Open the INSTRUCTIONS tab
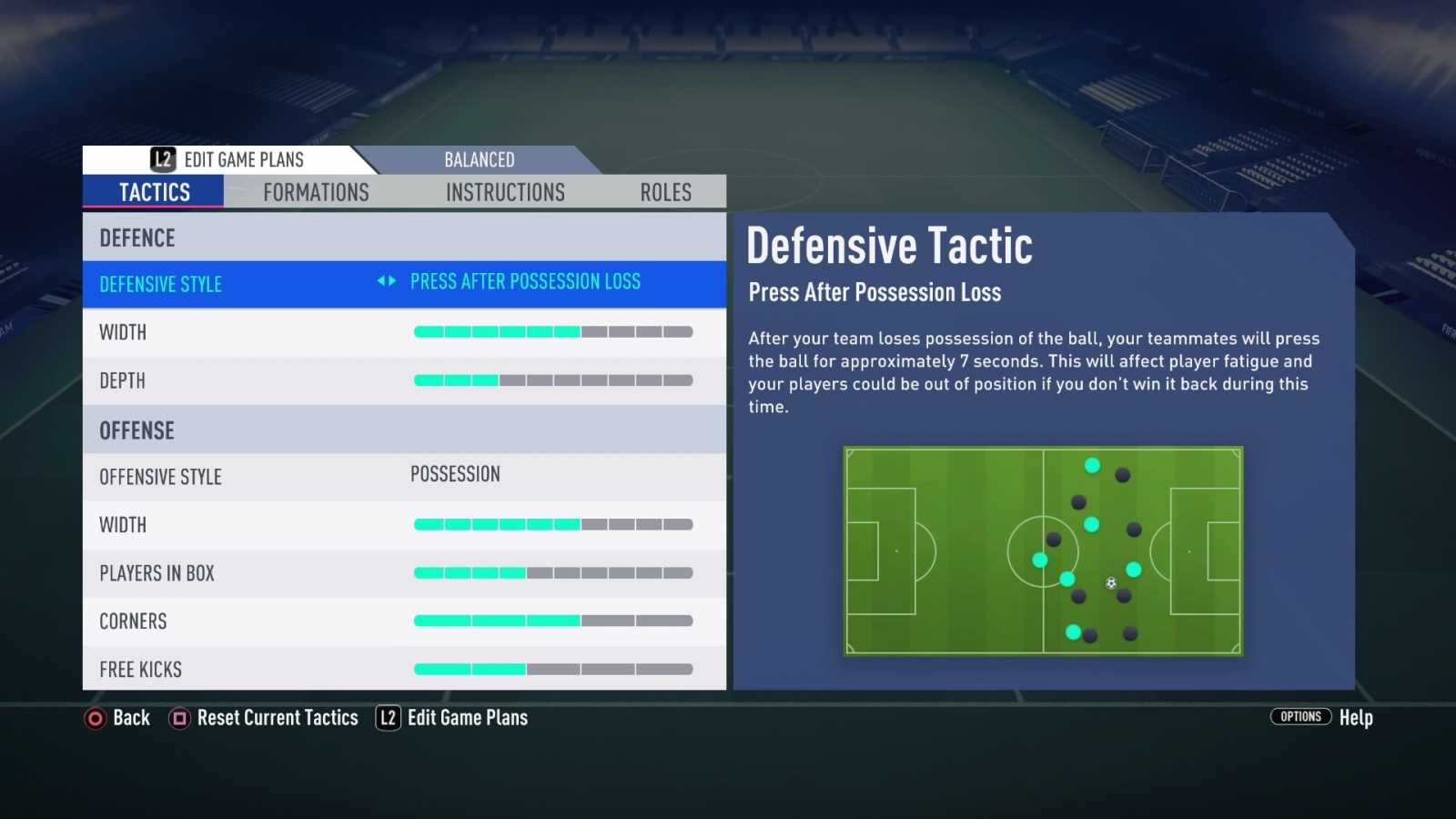This screenshot has width=1456, height=819. (505, 192)
